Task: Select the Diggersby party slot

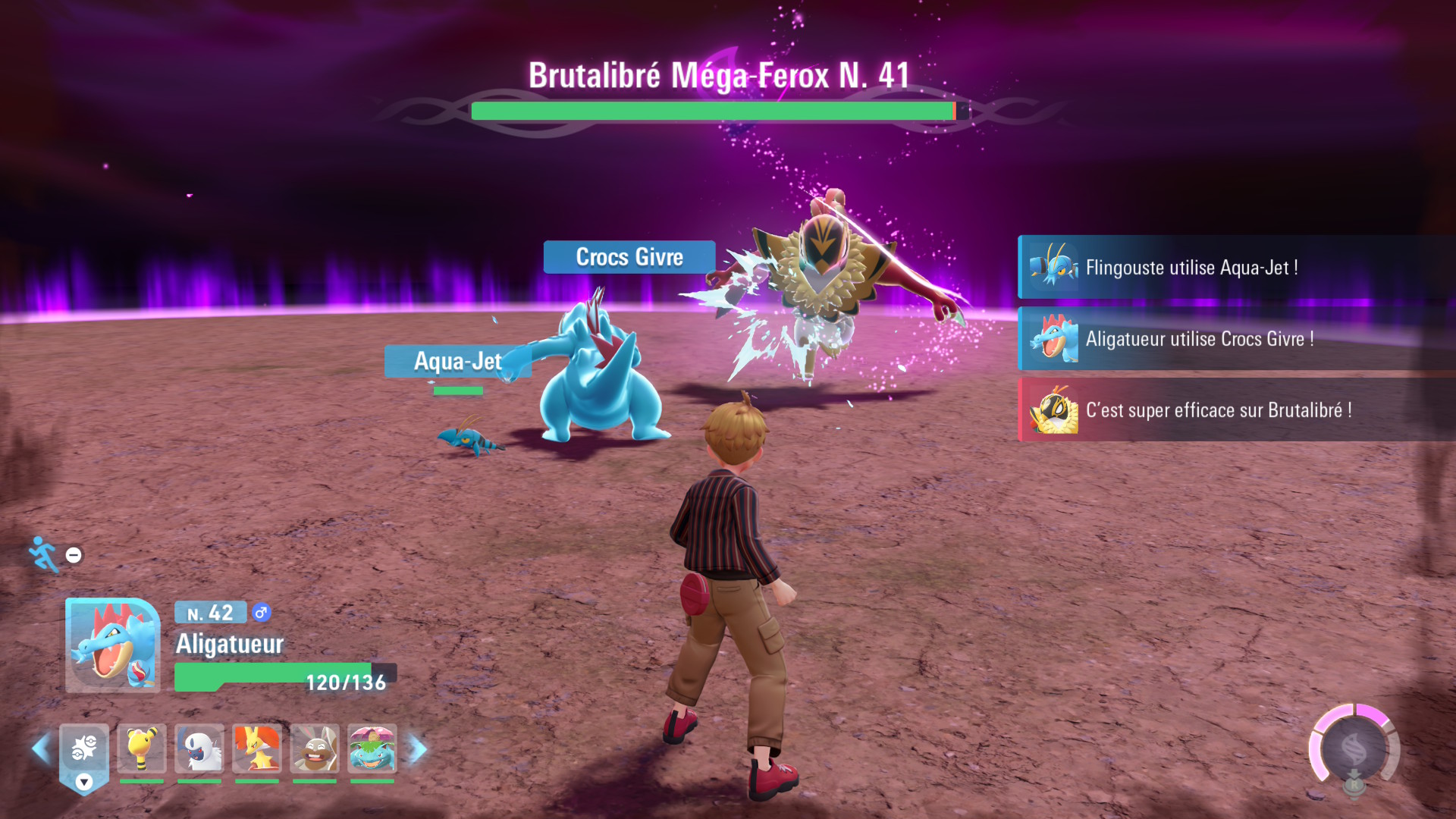Action: (315, 748)
